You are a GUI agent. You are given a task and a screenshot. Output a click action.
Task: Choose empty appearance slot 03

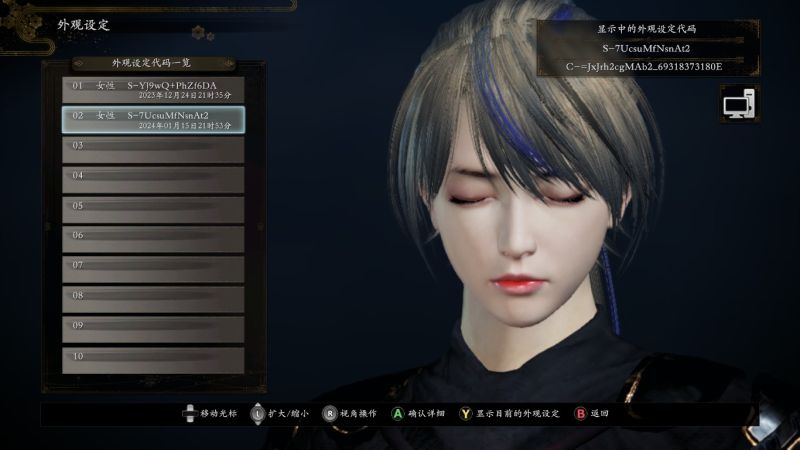point(153,150)
